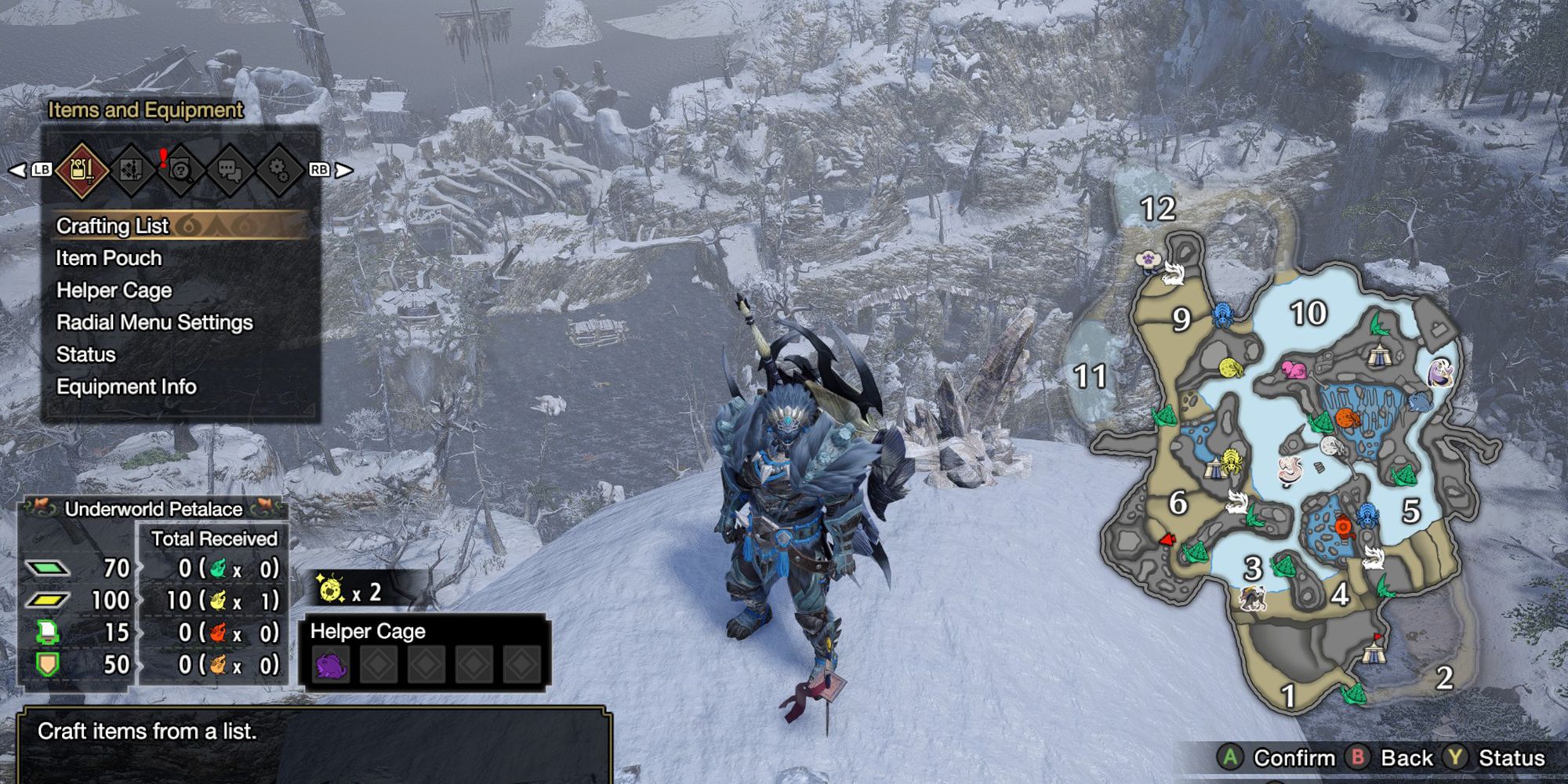The height and width of the screenshot is (784, 1568).
Task: Click the left arrow to switch menu category
Action: click(17, 169)
